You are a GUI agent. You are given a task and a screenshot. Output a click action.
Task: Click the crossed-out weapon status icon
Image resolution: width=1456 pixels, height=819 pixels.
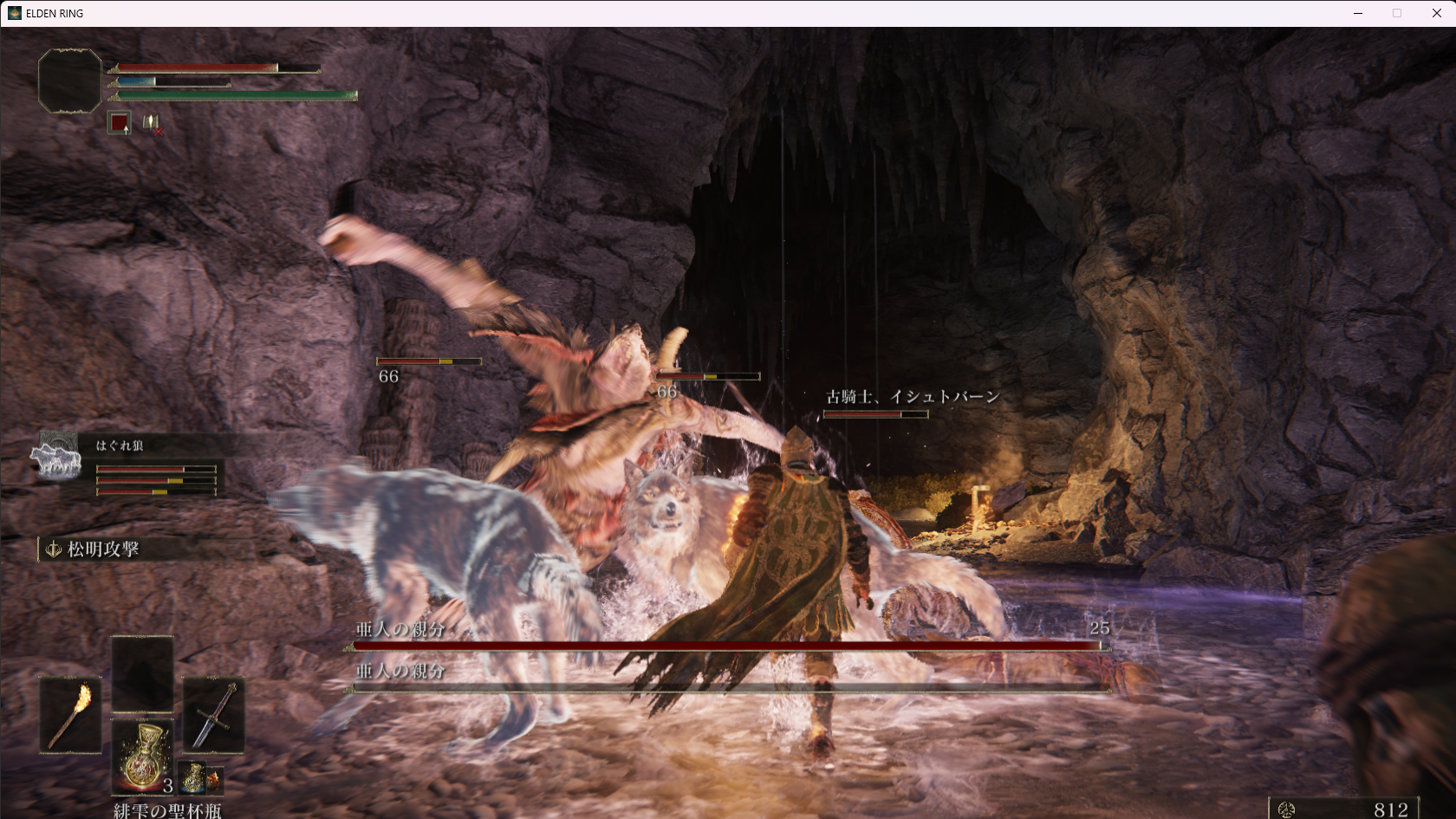pos(152,124)
